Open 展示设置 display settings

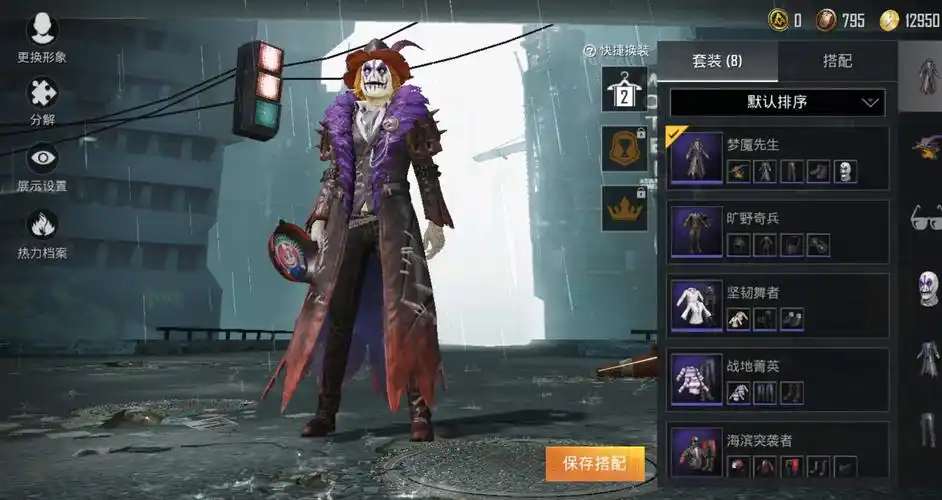pyautogui.click(x=42, y=166)
